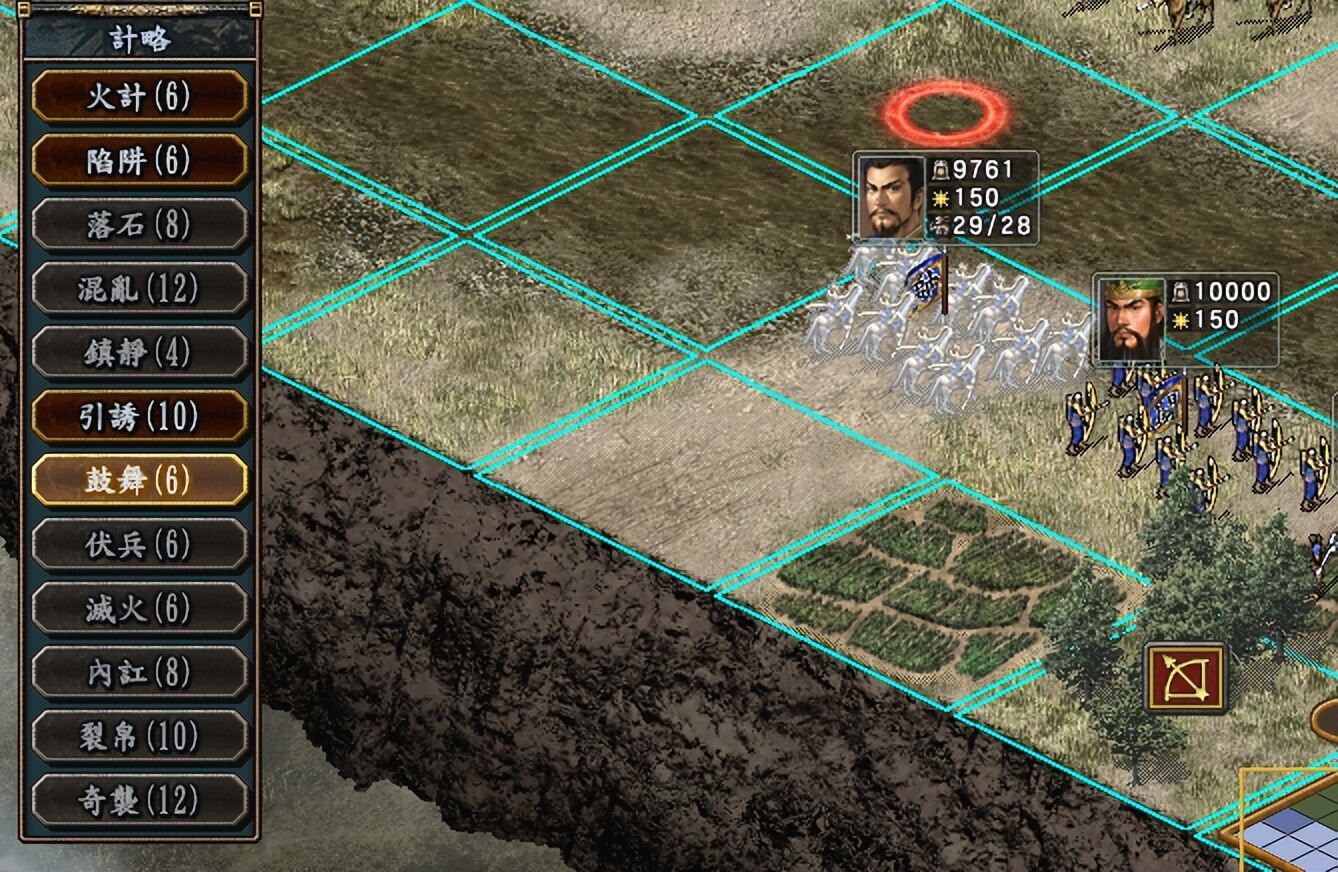Choose the 滅火 (6) stratagem
1338x872 pixels.
pyautogui.click(x=139, y=609)
